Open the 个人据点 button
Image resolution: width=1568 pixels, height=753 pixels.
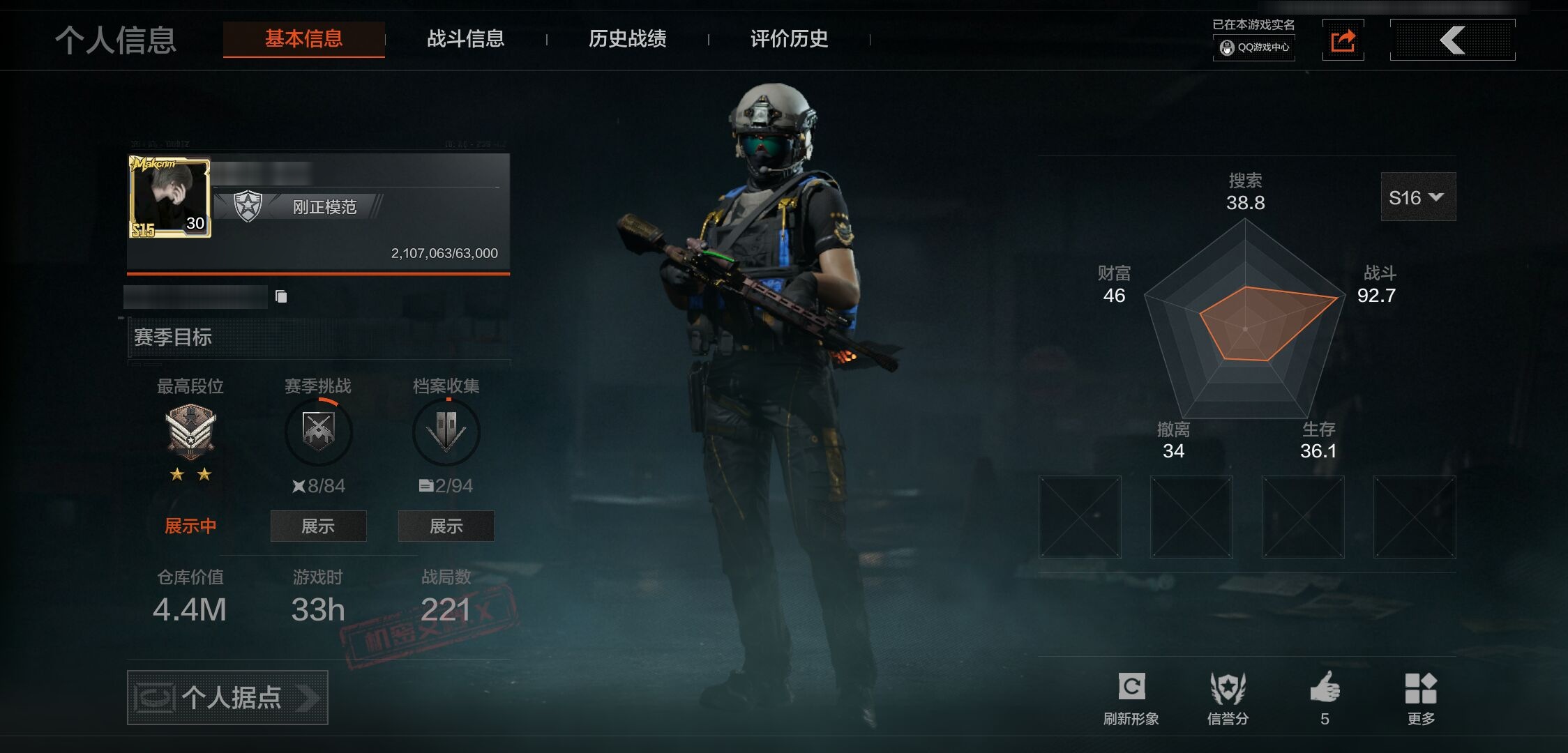tap(227, 697)
